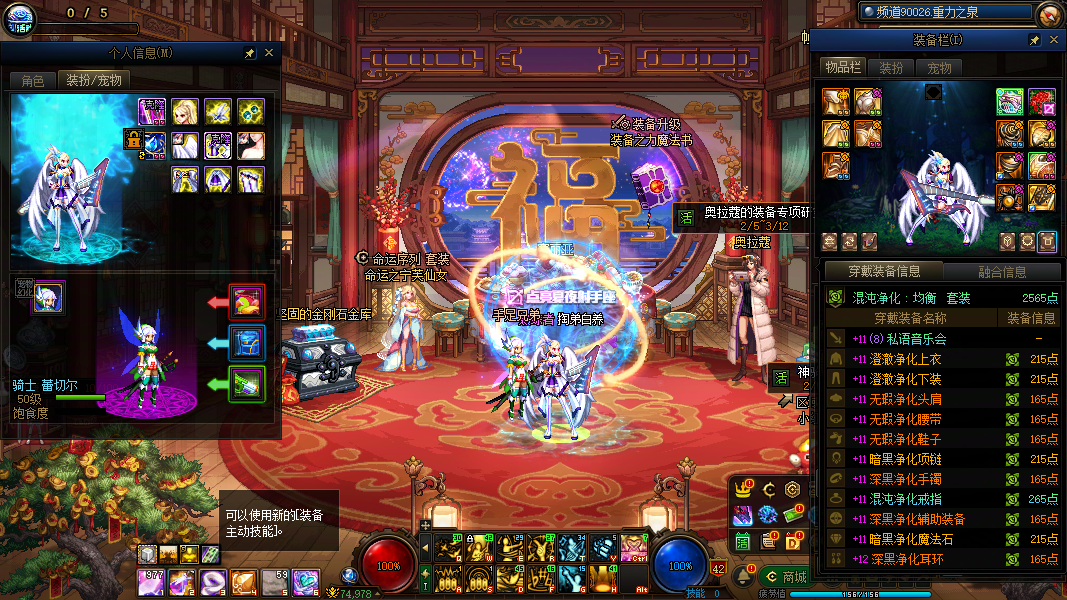Viewport: 1067px width, 600px height.
Task: Open the 装扮 tab in equipment window
Action: (891, 68)
